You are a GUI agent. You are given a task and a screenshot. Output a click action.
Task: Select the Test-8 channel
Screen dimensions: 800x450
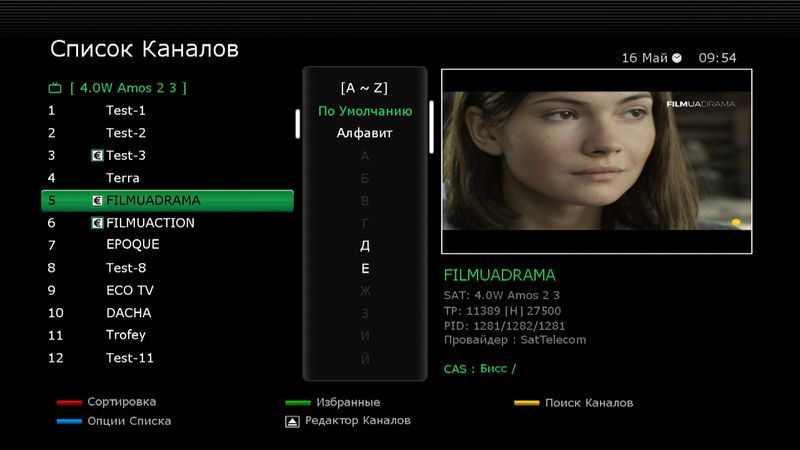[x=126, y=268]
